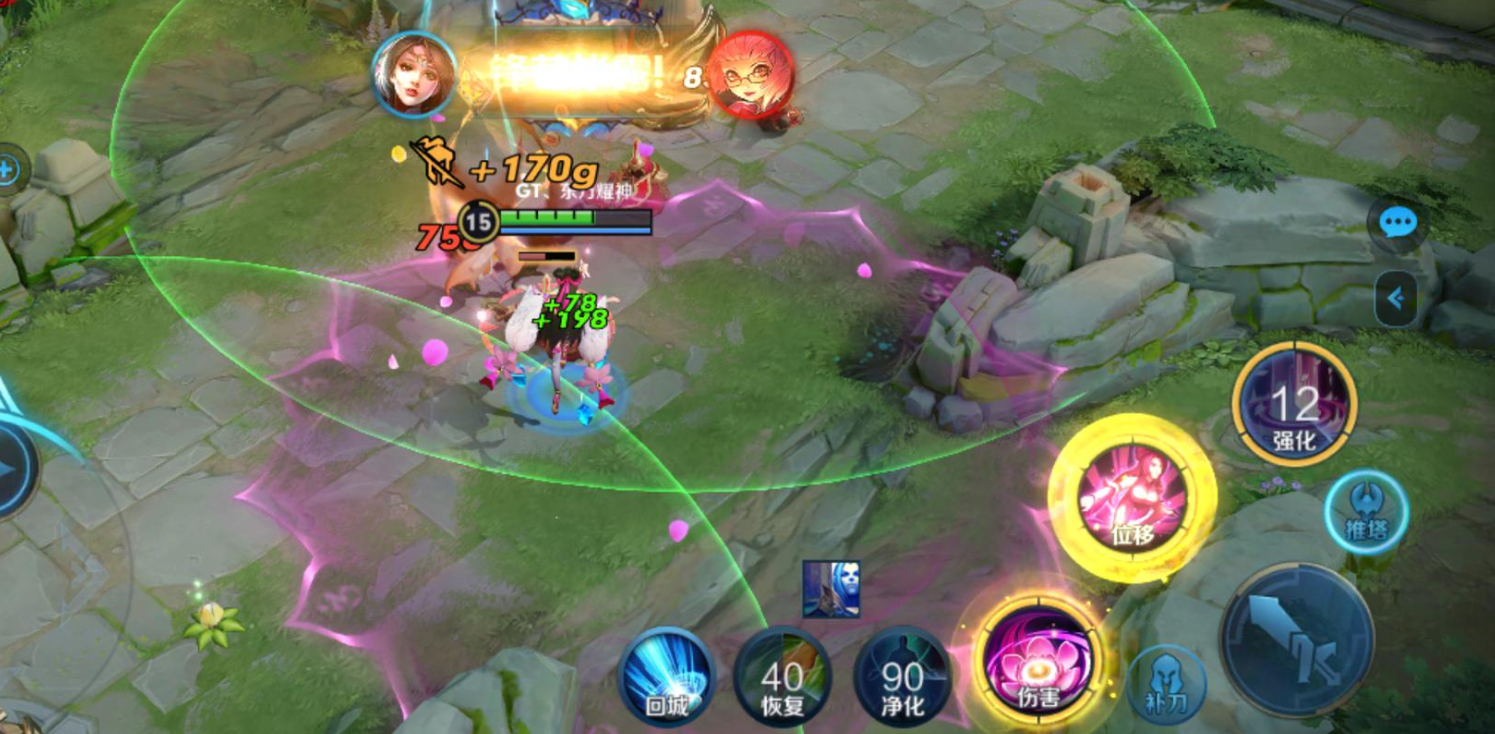Choose the 补刀 last-hit button

point(1166,684)
